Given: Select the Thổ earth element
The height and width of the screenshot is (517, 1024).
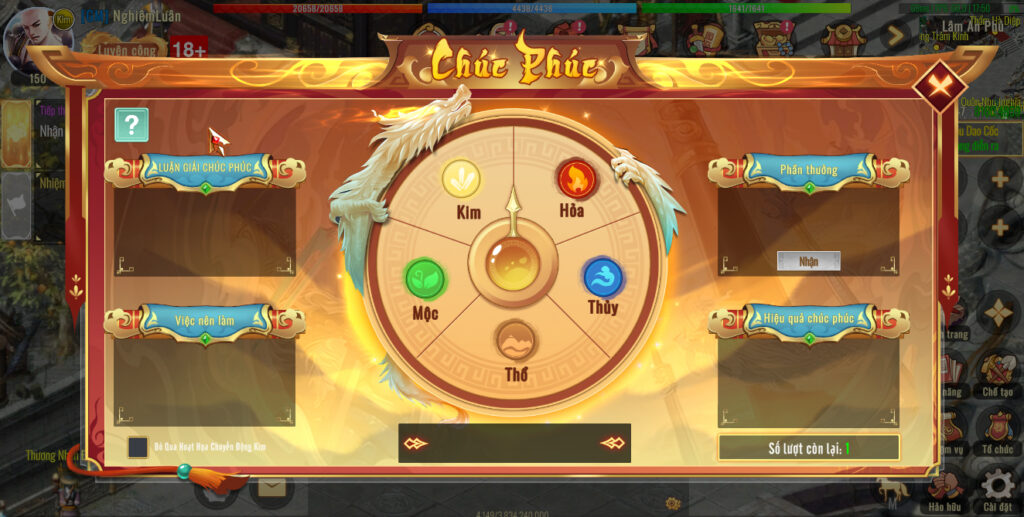Looking at the screenshot, I should pyautogui.click(x=516, y=342).
